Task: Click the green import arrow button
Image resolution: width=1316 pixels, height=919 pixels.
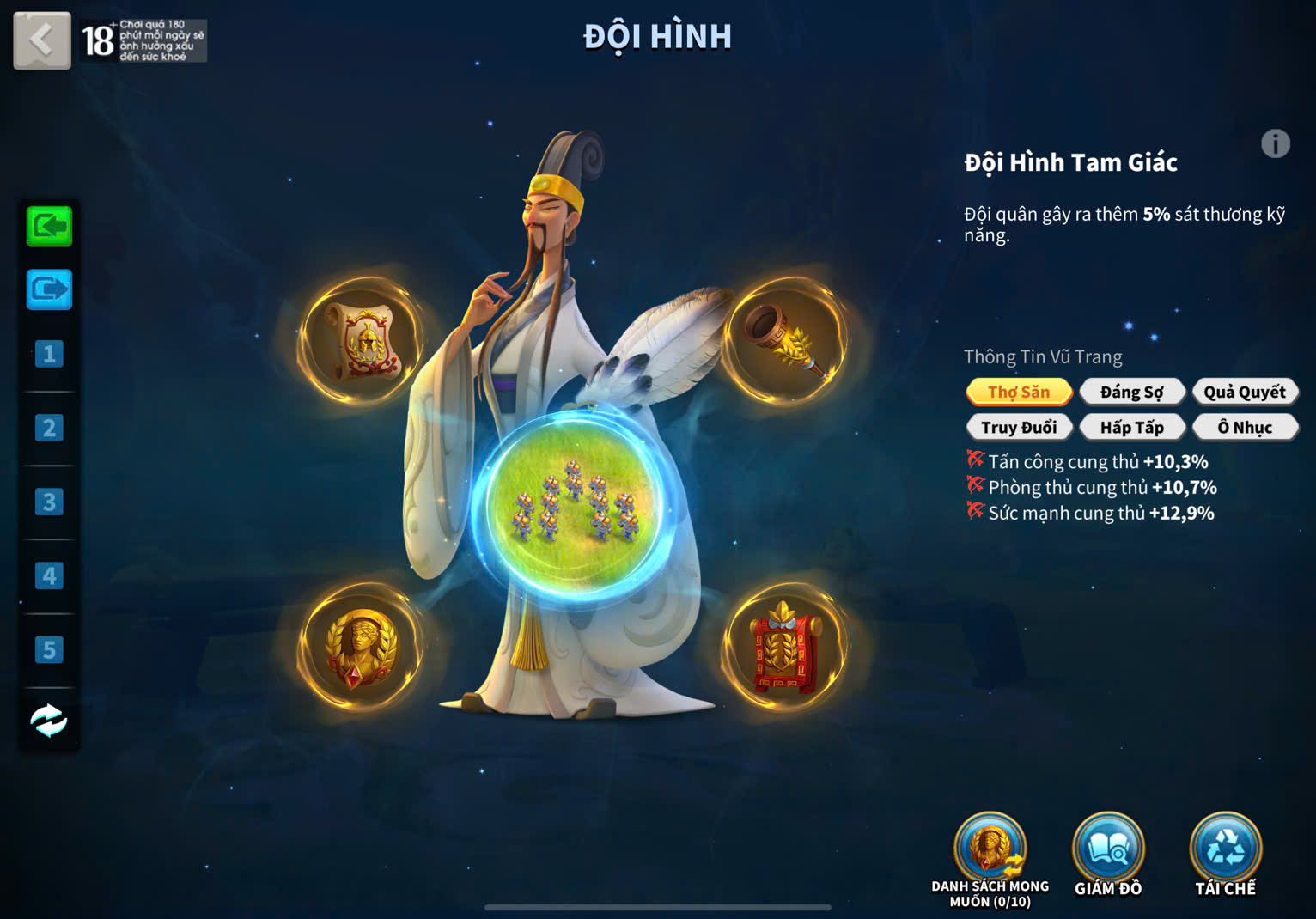Action: [x=49, y=227]
